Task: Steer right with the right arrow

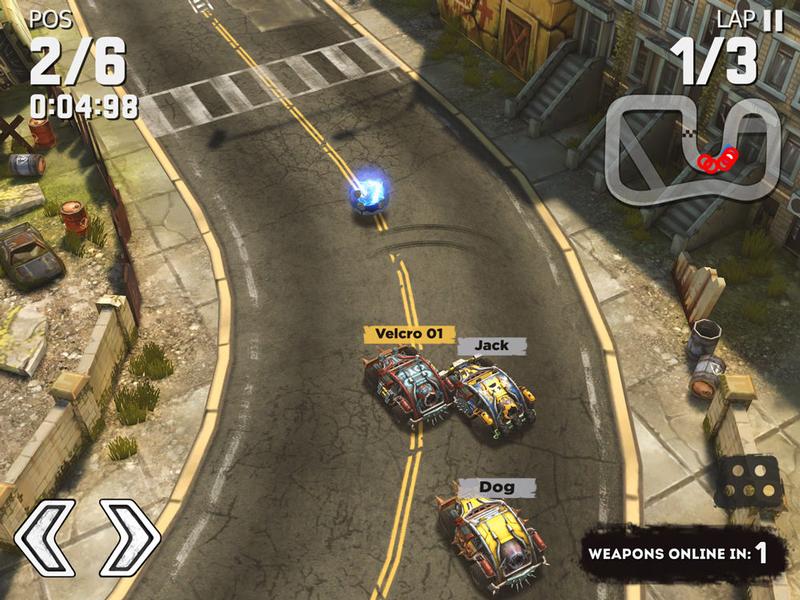Action: 129,539
